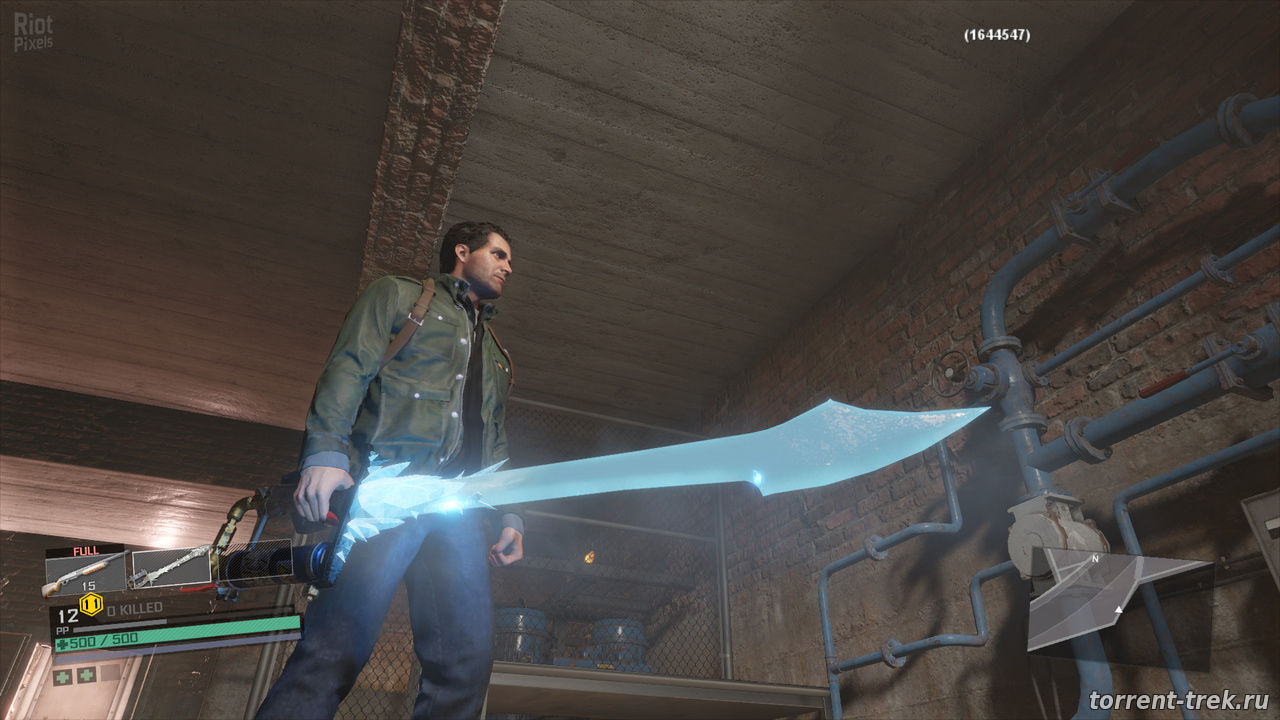Select the shotgun weapon slot
1280x720 pixels.
coord(86,571)
